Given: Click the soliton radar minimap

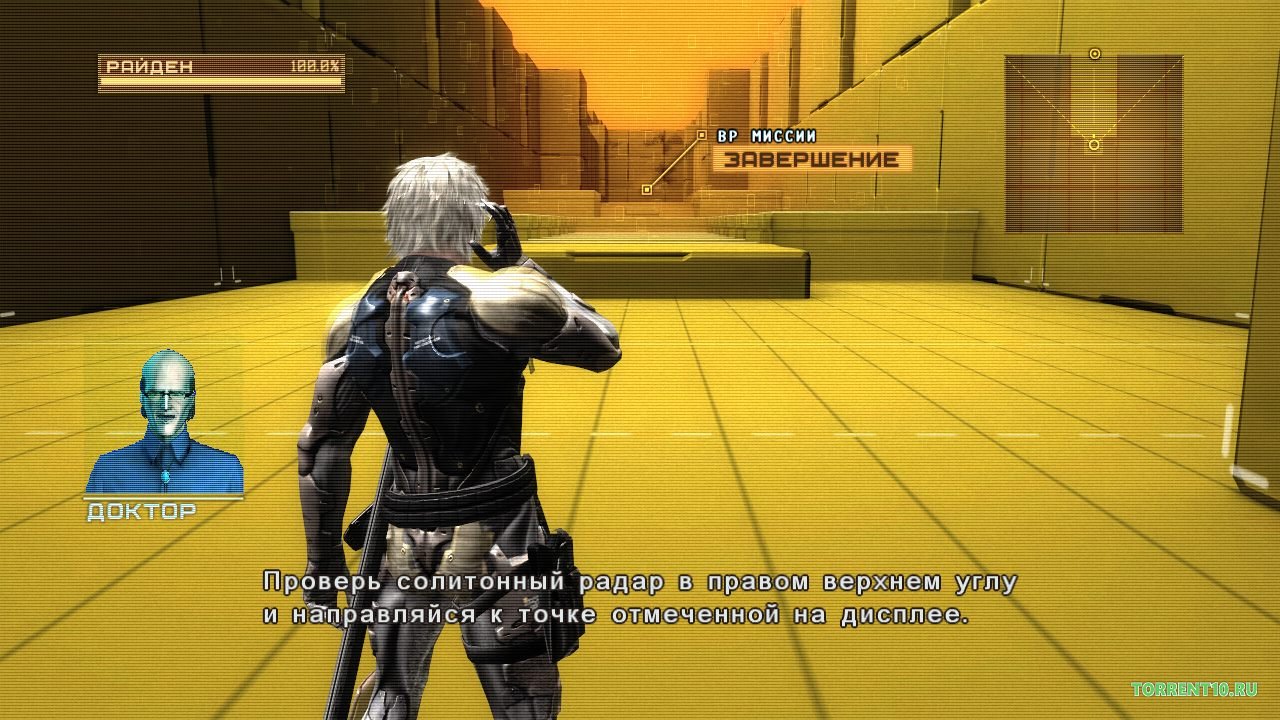Looking at the screenshot, I should [1094, 144].
